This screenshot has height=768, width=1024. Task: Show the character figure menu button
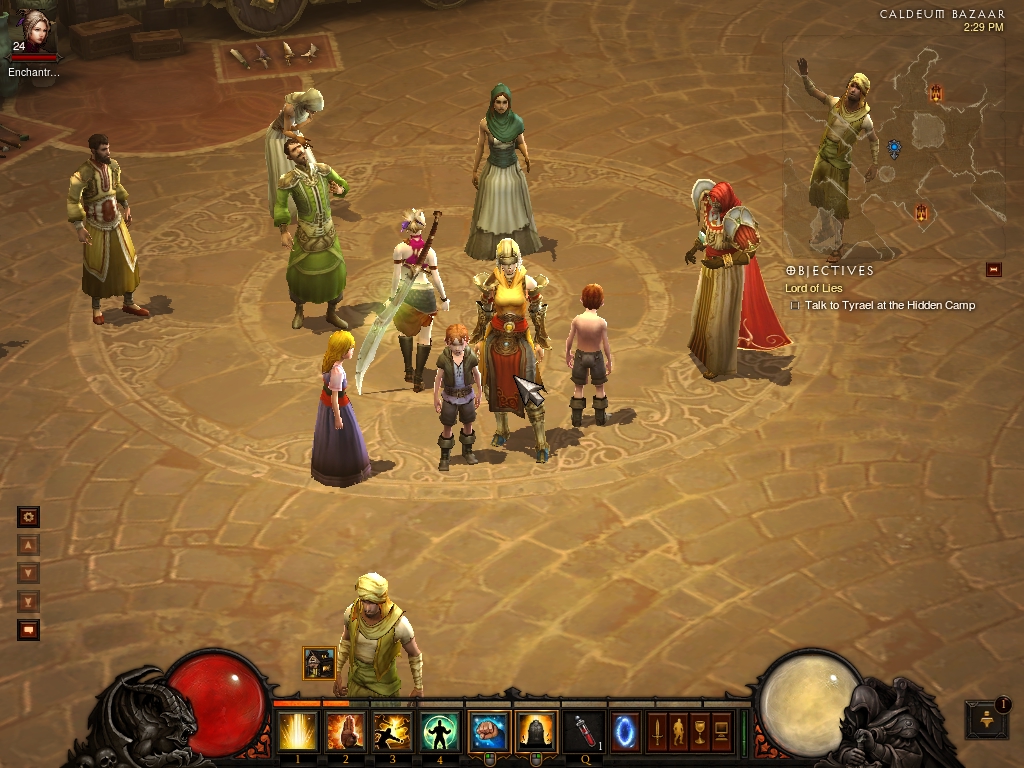click(678, 732)
